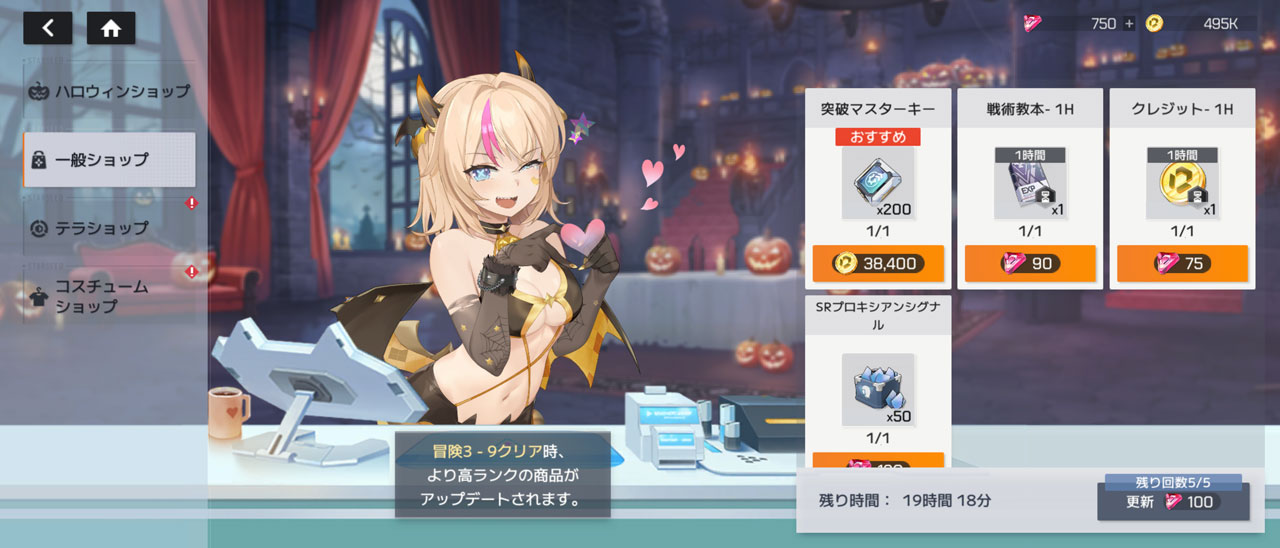Open the ハロウィンショップ tab

[x=109, y=91]
